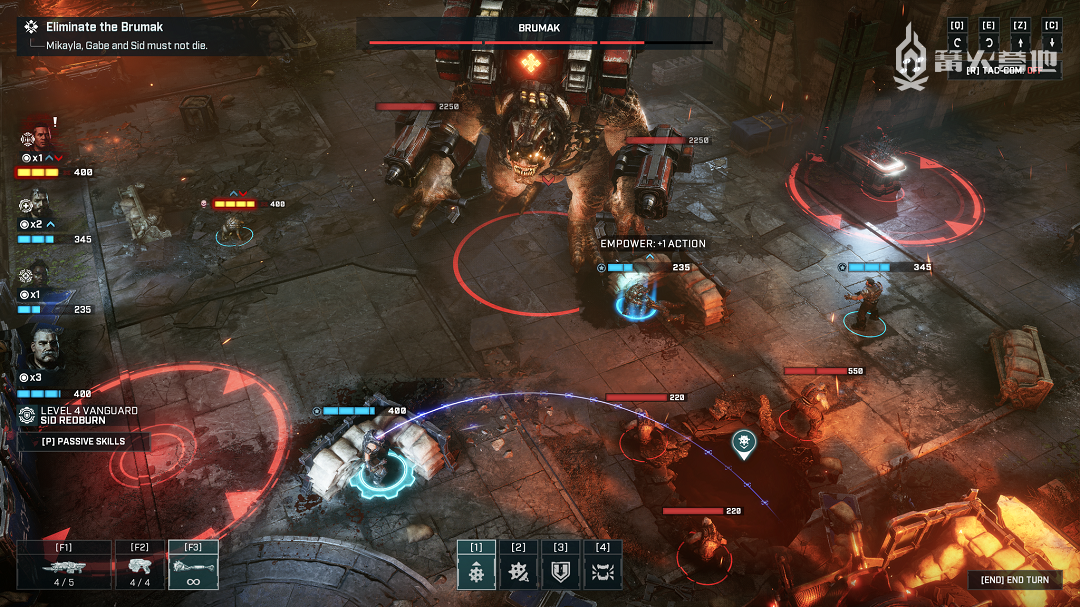Activate the shield ability icon
1080x607 pixels.
click(x=560, y=572)
